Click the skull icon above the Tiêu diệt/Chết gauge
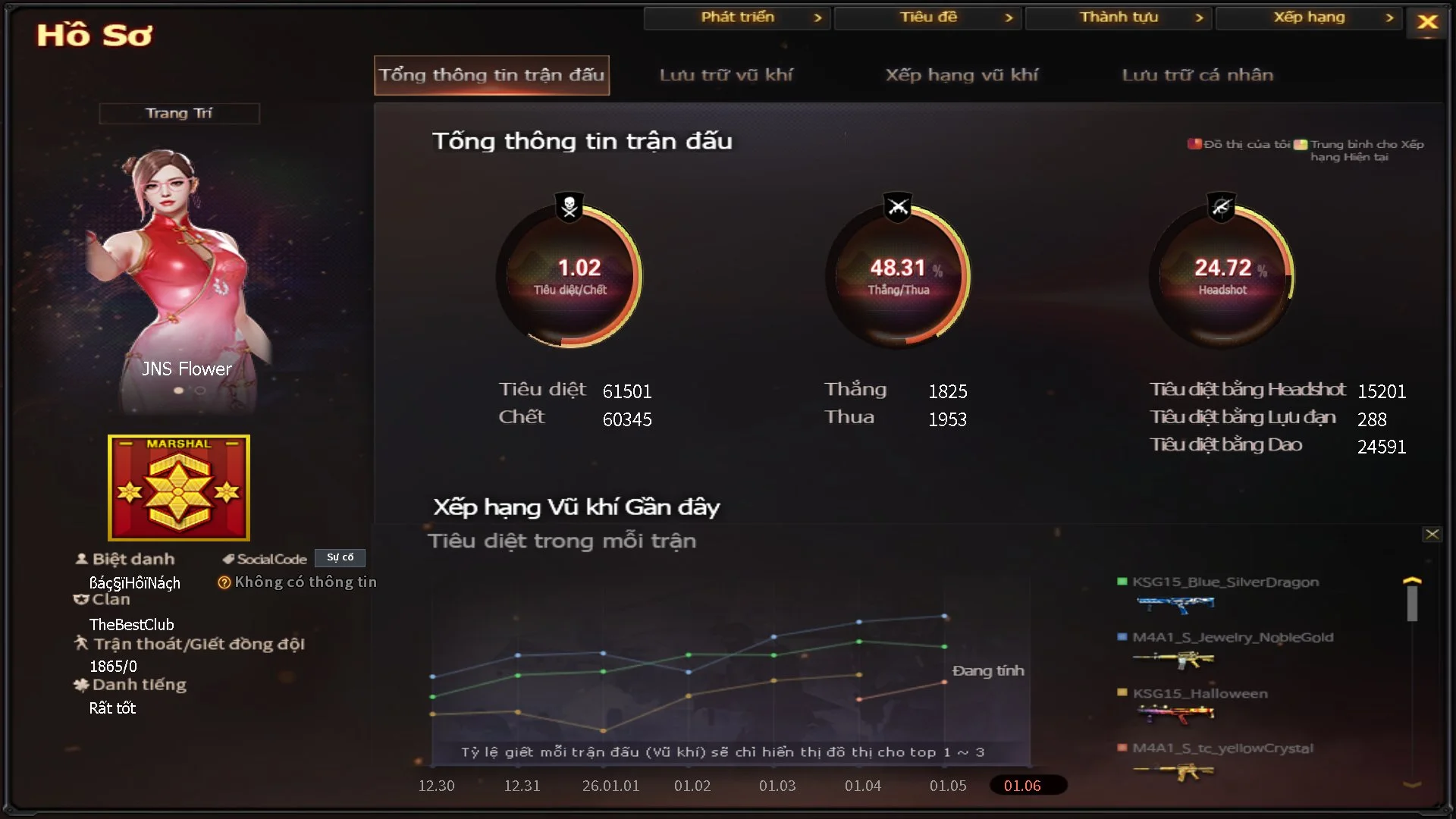The width and height of the screenshot is (1456, 819). coord(570,205)
